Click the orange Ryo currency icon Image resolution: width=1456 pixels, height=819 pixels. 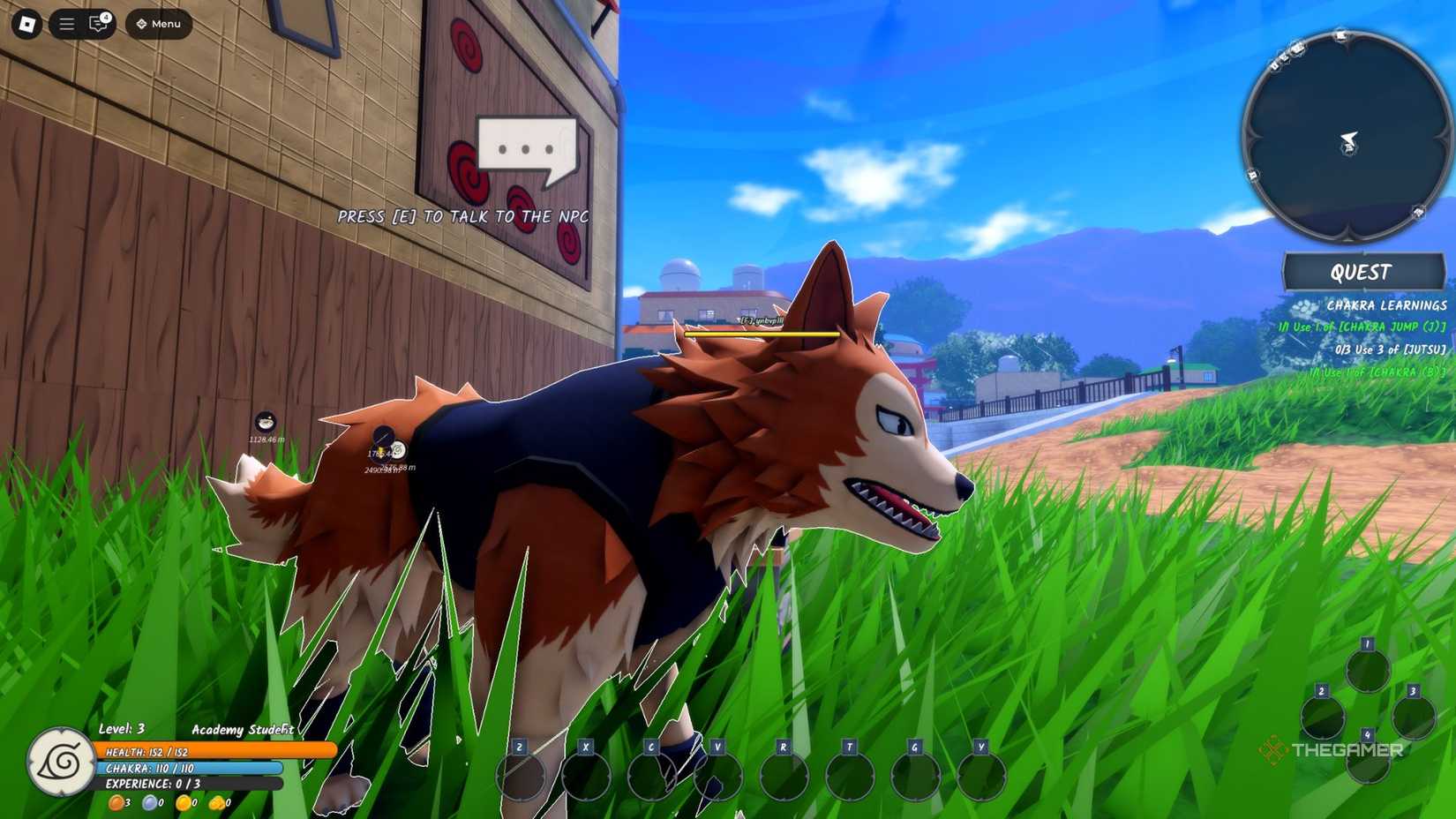coord(116,803)
